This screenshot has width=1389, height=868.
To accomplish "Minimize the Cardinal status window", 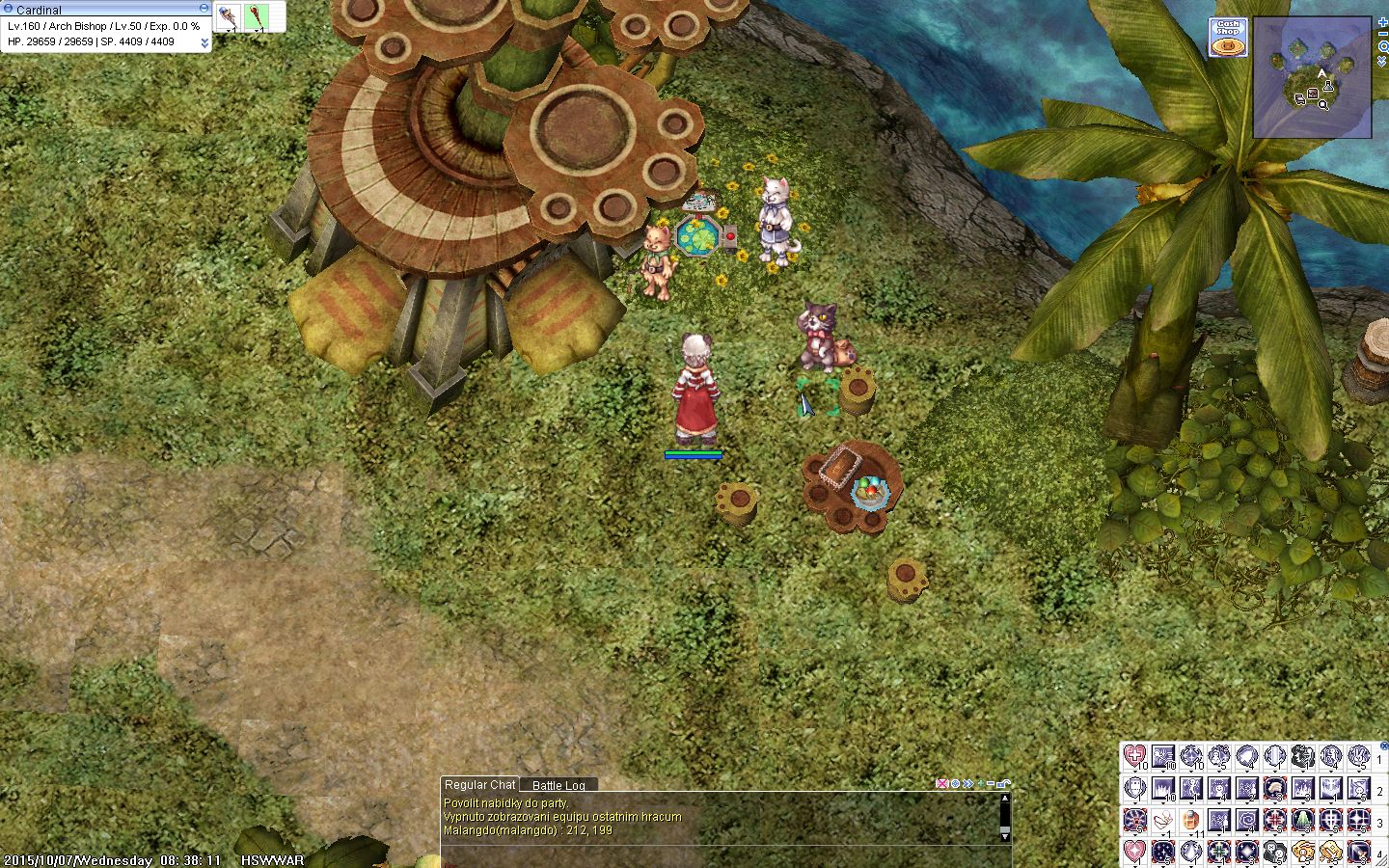I will coord(204,8).
